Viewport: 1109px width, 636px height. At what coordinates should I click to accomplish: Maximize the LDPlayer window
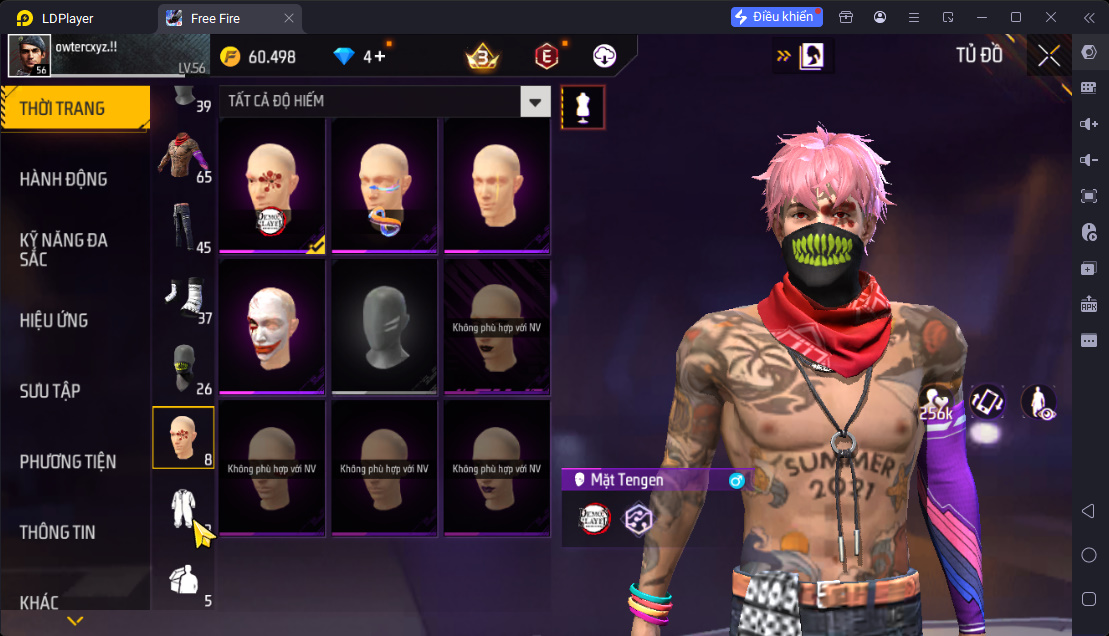[1016, 17]
